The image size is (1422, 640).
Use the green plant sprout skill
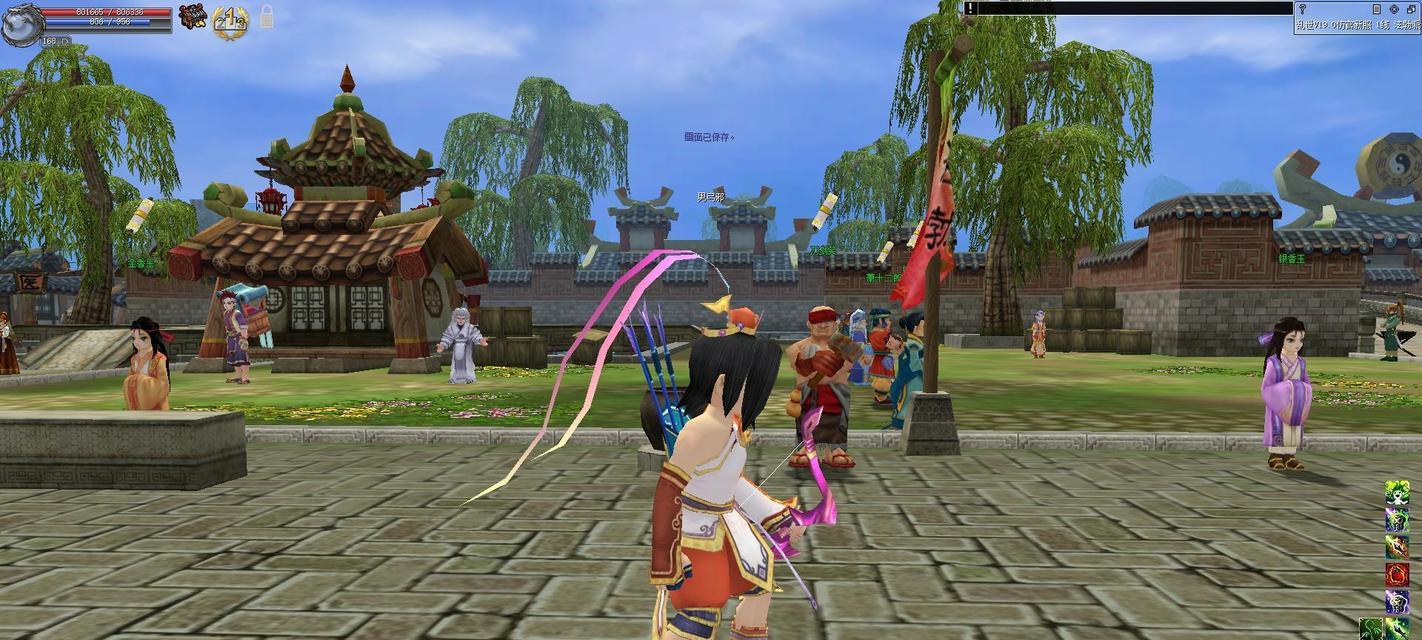(1371, 629)
